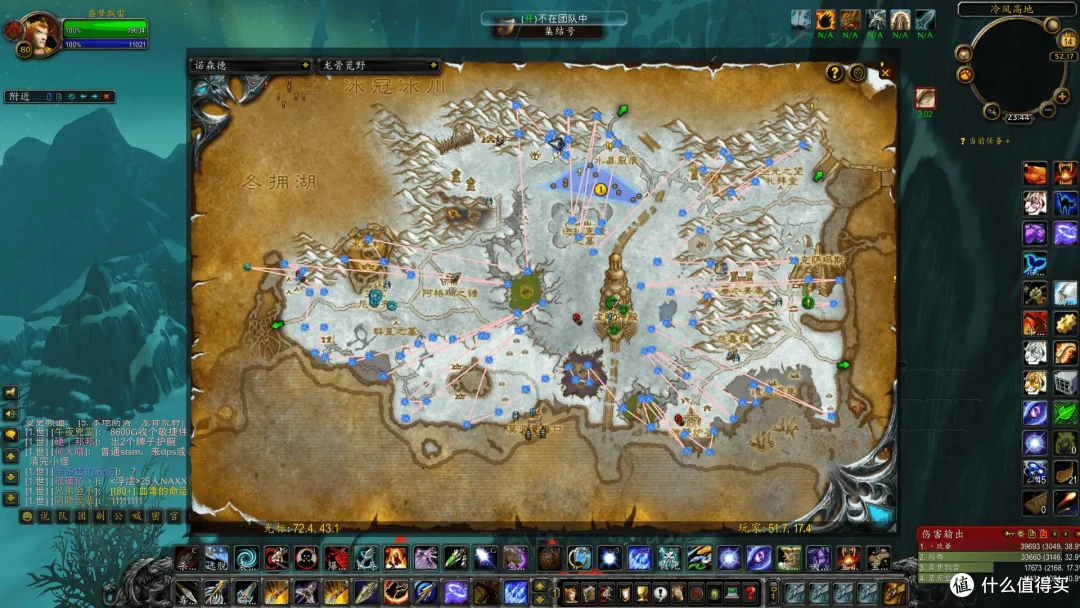Toggle the paw print tracking button
Viewport: 1080px width, 608px height.
[x=966, y=73]
